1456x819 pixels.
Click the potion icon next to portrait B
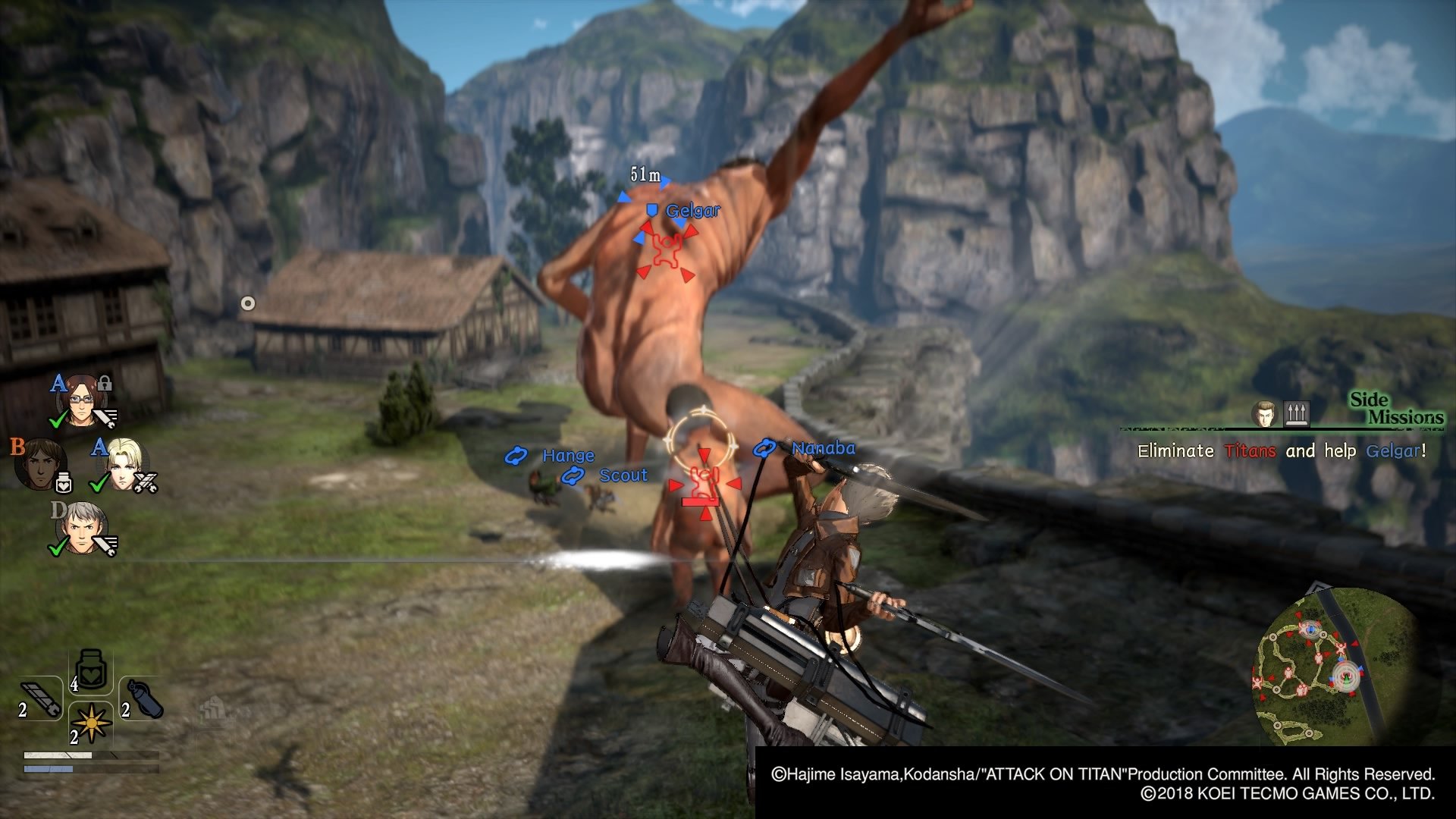pyautogui.click(x=64, y=482)
